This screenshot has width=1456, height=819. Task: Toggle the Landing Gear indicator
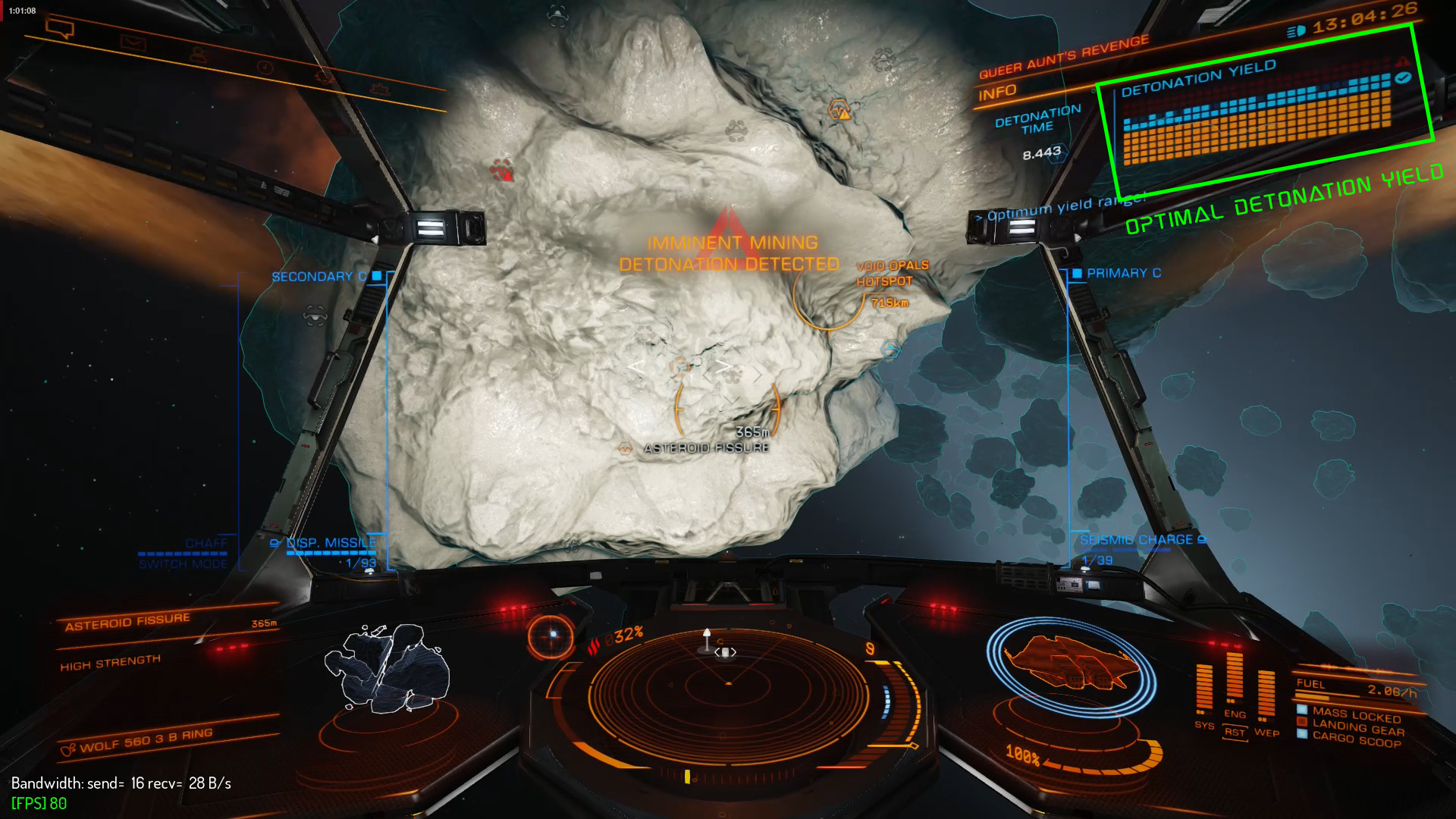(1357, 727)
